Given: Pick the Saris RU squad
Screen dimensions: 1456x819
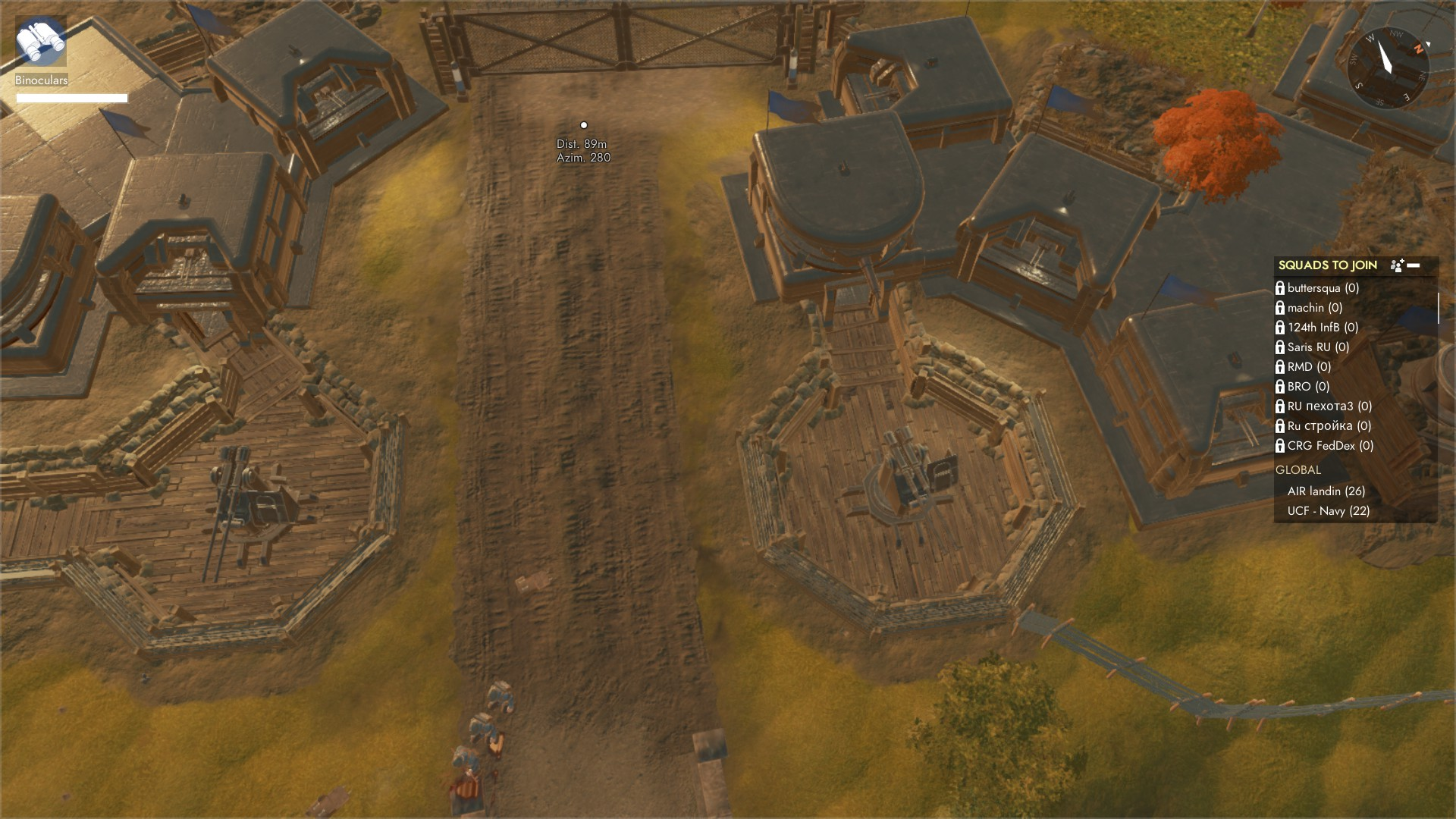Looking at the screenshot, I should click(x=1318, y=347).
